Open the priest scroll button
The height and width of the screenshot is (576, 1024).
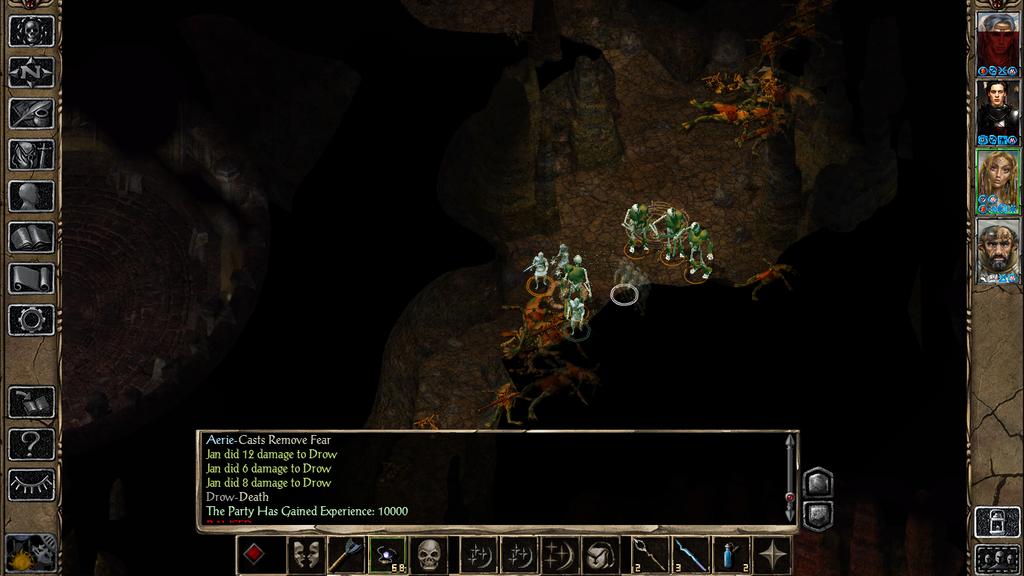tap(31, 278)
